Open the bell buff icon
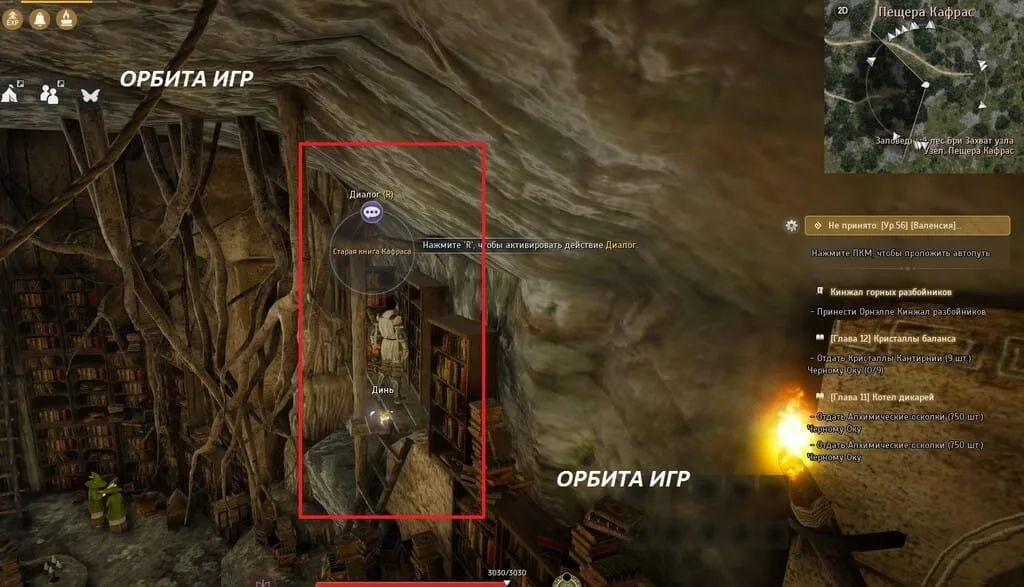 pyautogui.click(x=40, y=18)
